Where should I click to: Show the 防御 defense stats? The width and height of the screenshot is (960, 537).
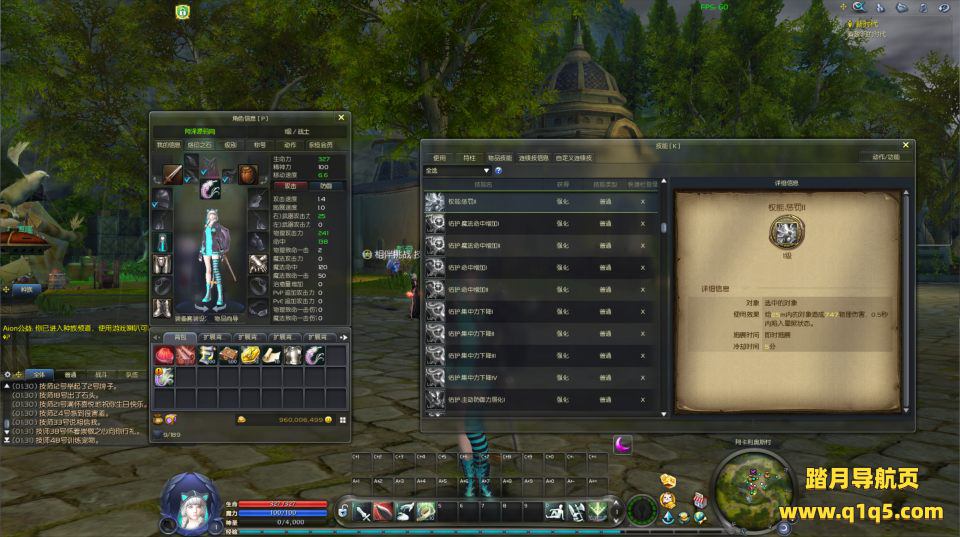pos(325,185)
